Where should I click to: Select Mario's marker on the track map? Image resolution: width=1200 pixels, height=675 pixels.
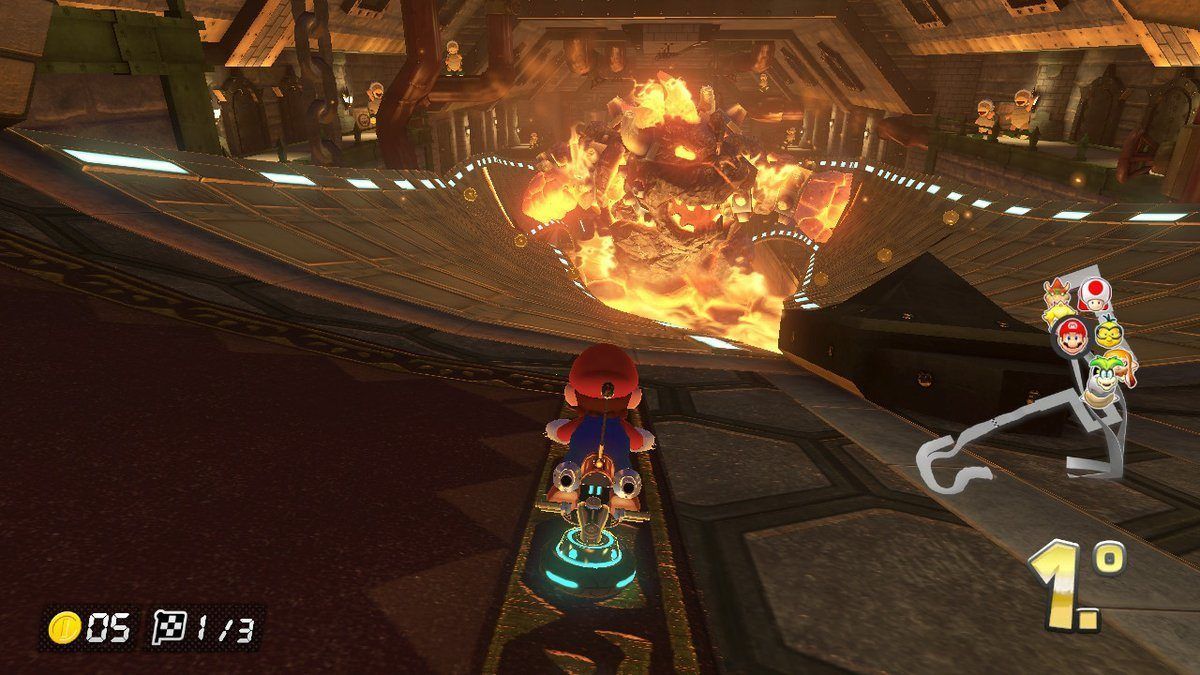[1072, 337]
